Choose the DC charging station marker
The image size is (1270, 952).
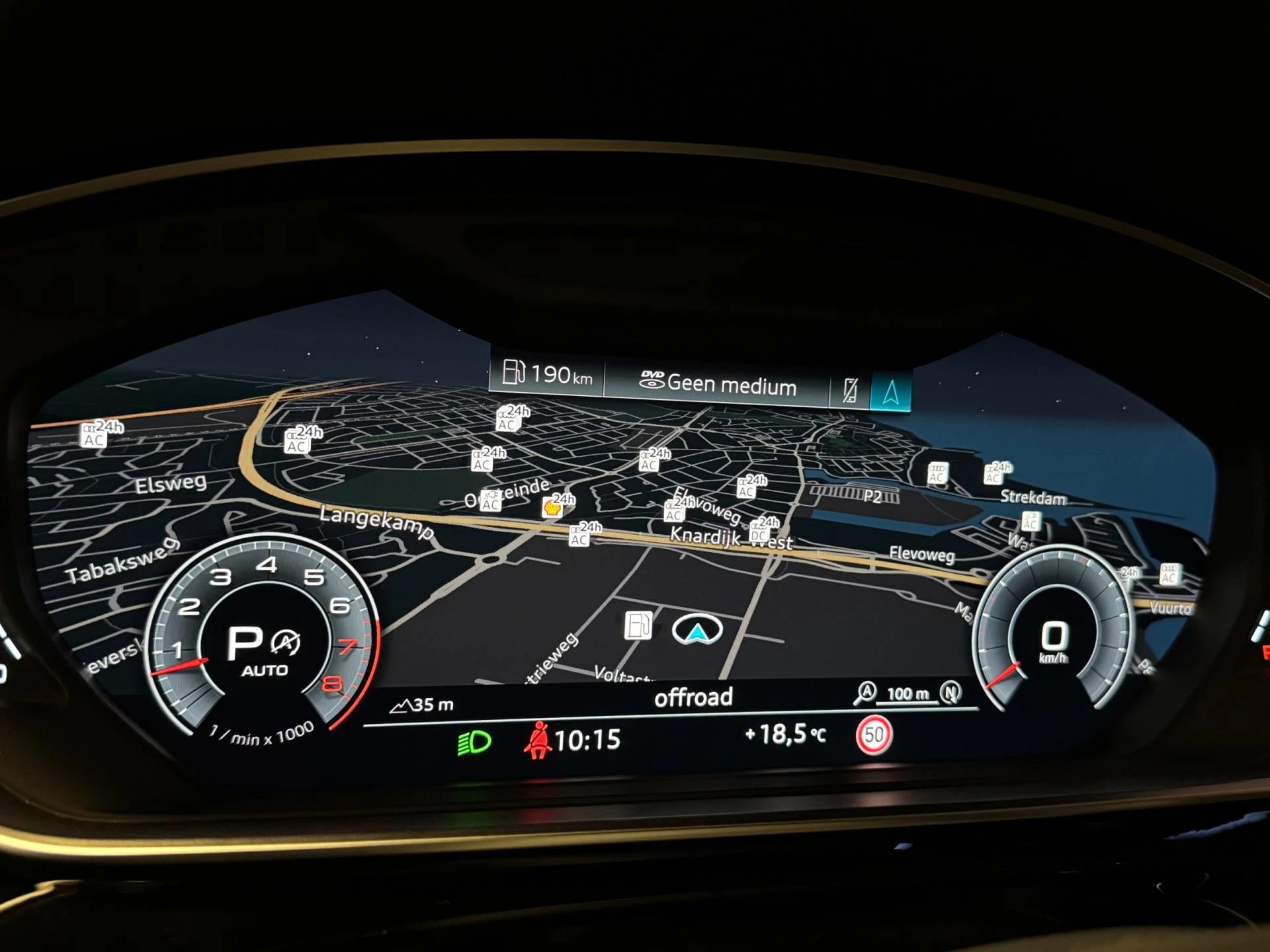point(759,535)
